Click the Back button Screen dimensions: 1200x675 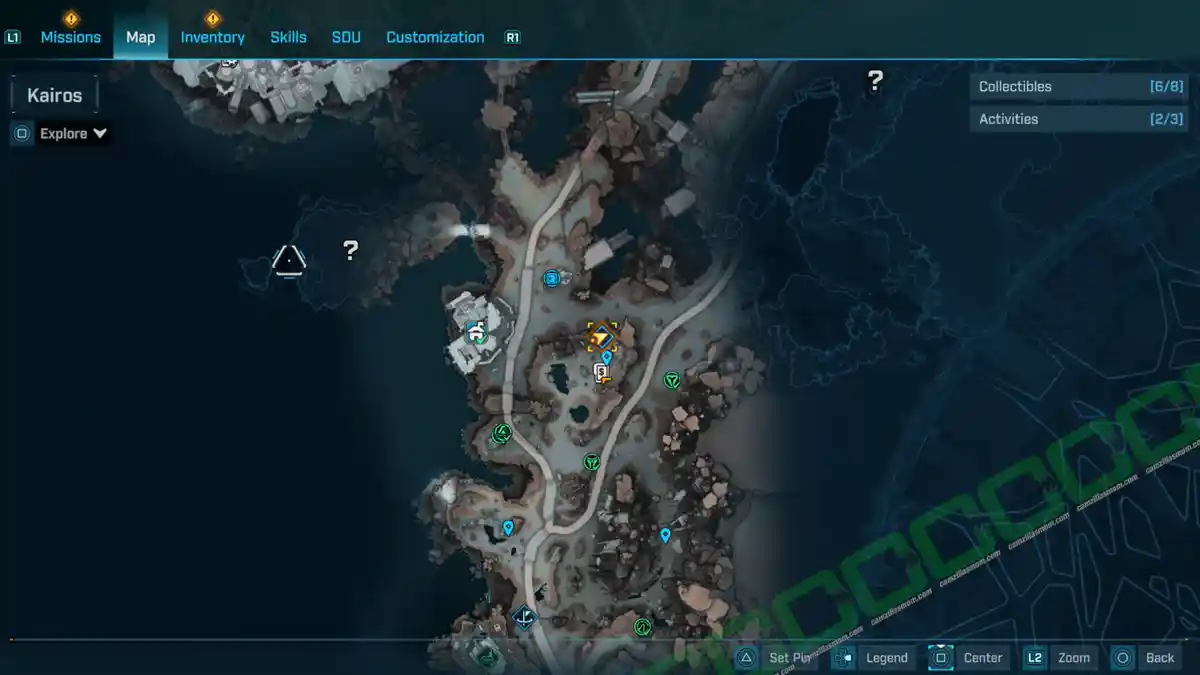click(x=1159, y=658)
